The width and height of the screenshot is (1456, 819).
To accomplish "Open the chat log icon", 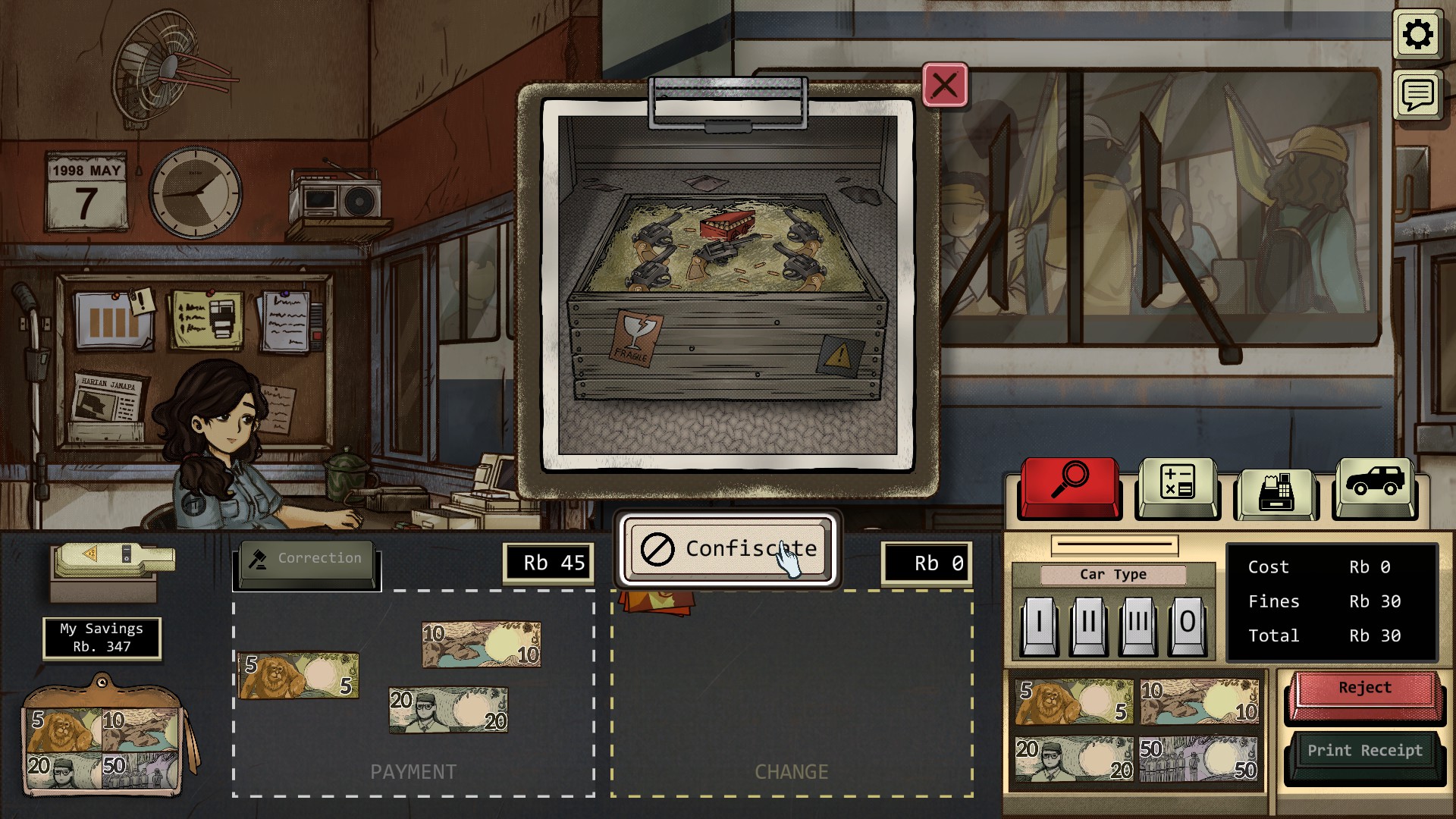I will coord(1417,95).
